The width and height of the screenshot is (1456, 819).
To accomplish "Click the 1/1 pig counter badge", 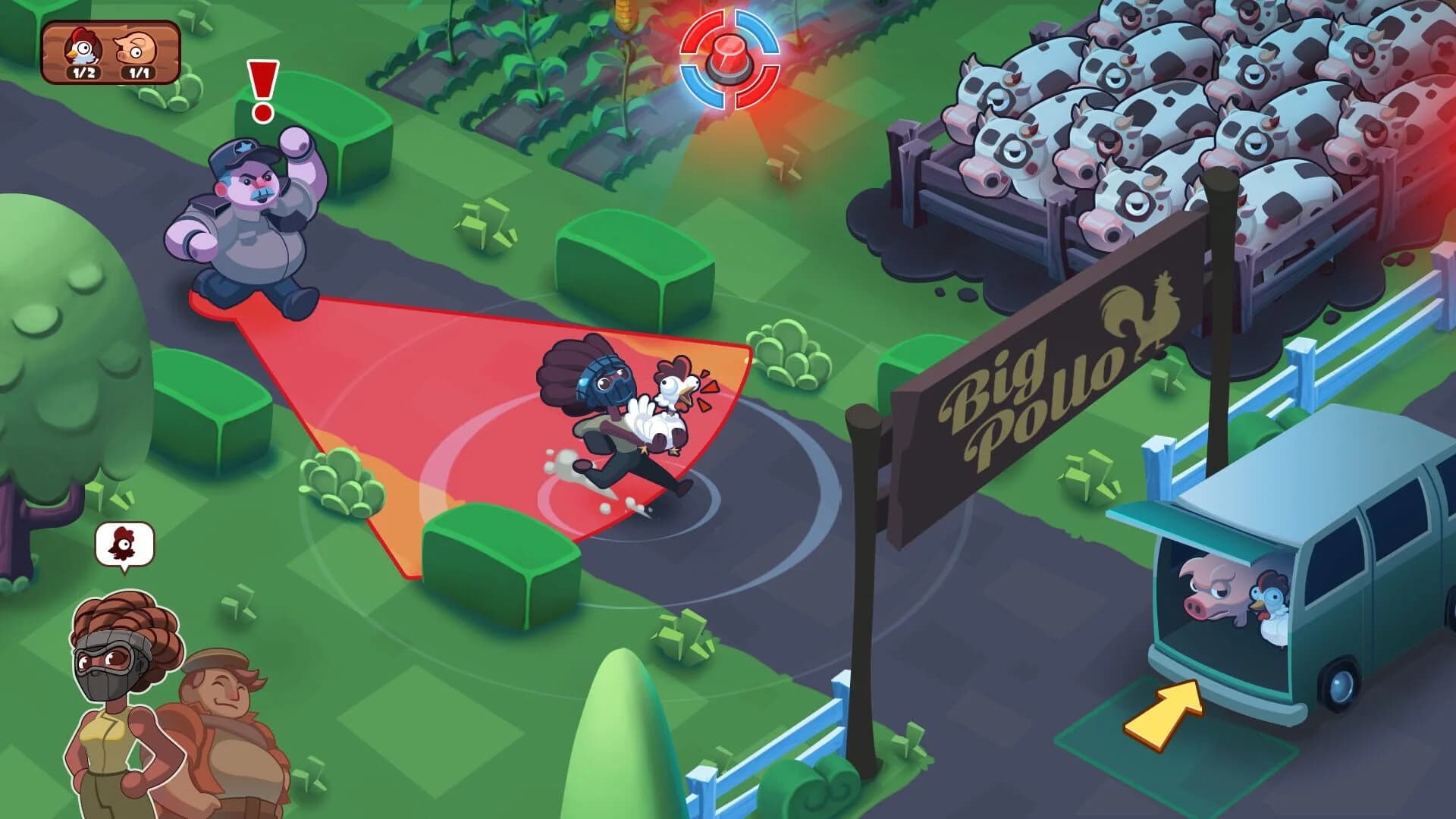I will click(x=136, y=72).
